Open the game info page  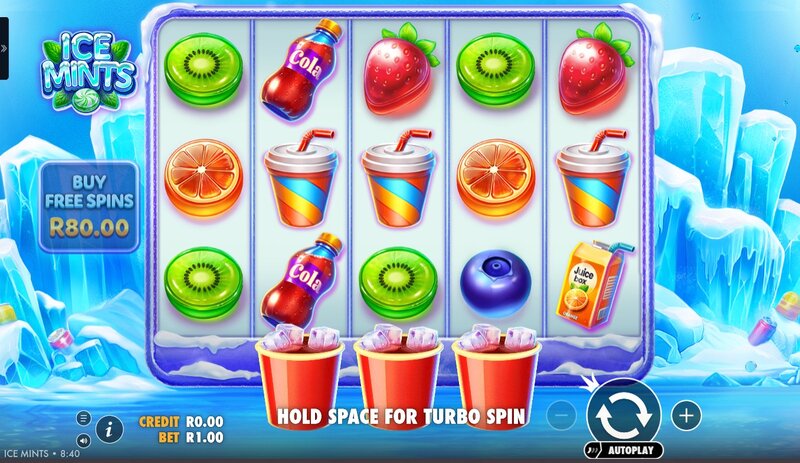(110, 428)
